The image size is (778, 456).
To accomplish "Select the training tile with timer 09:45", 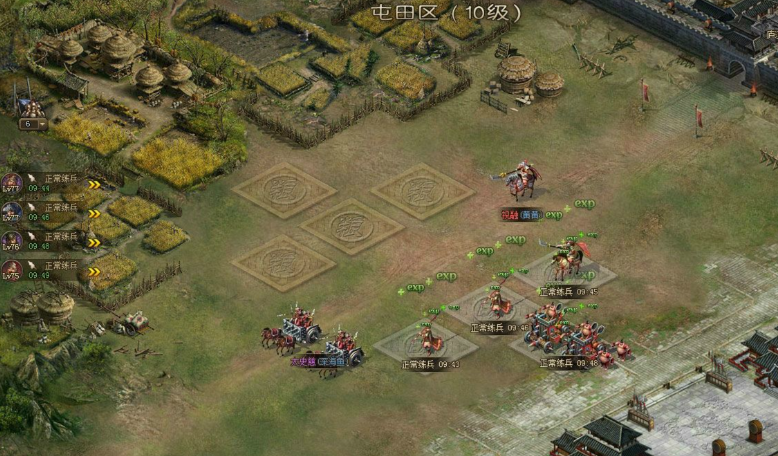I will 568,270.
